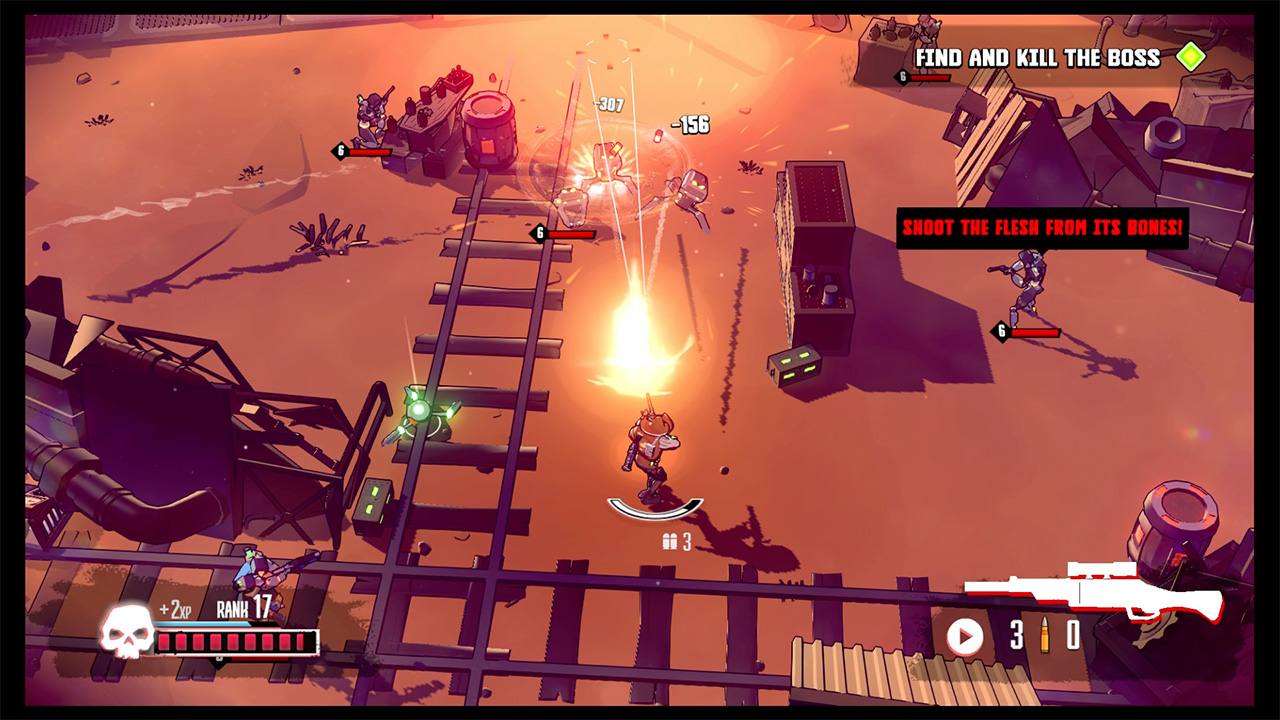This screenshot has height=720, width=1280.
Task: Click the SHOOT THE FLESH FROM ITS BONES message
Action: (x=1043, y=228)
